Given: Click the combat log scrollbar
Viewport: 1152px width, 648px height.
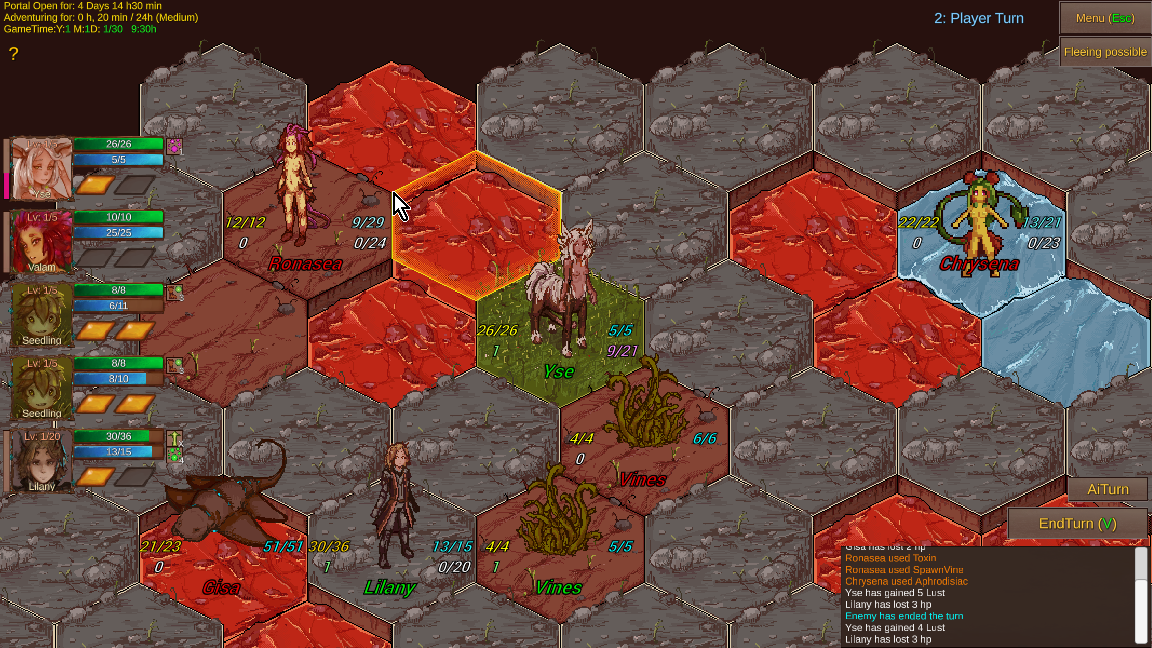Looking at the screenshot, I should coord(1141,566).
